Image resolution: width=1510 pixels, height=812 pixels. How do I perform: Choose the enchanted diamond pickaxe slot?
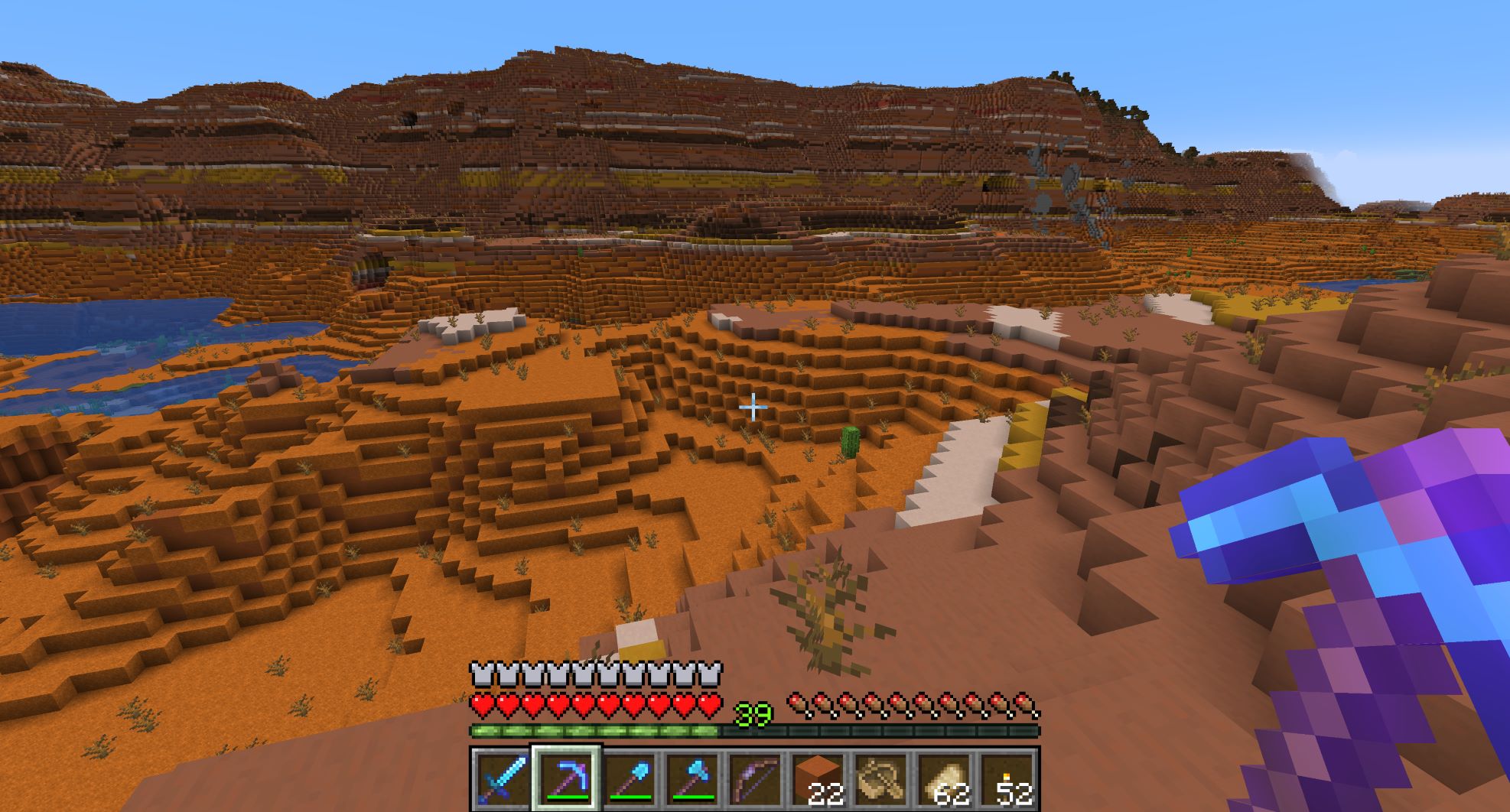(567, 778)
